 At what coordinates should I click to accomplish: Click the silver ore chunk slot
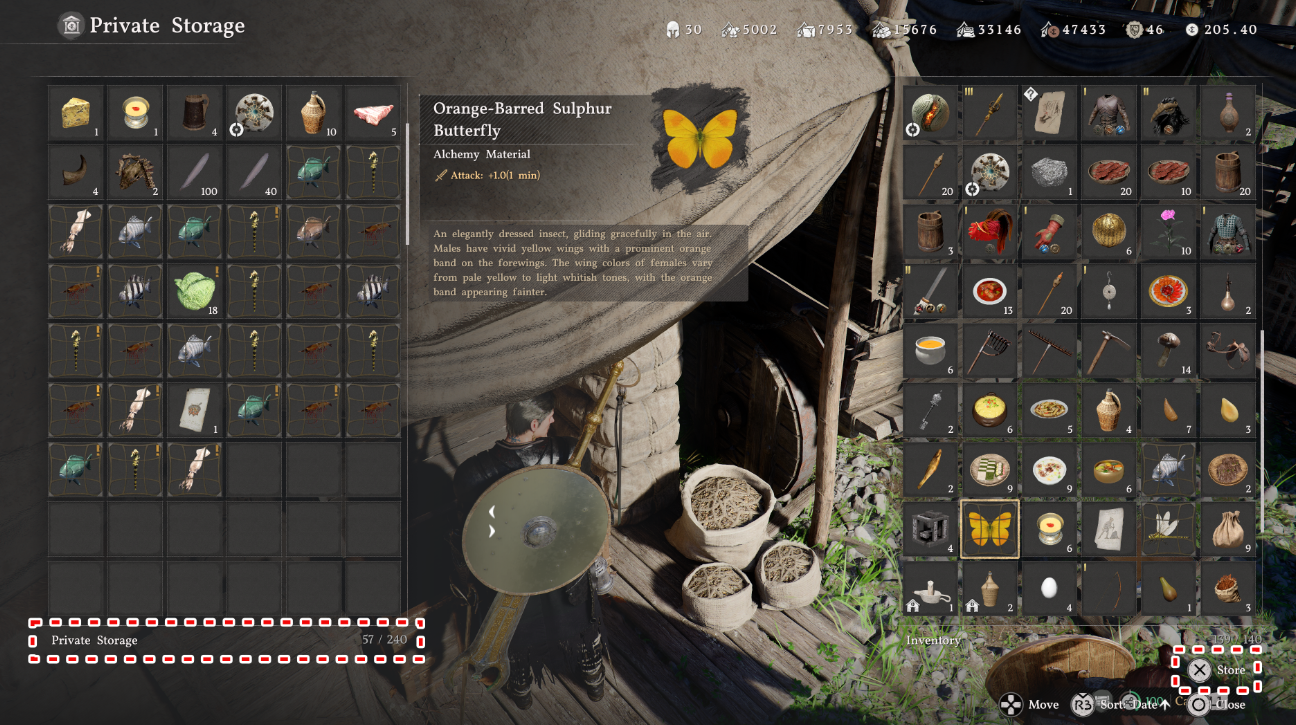[1049, 172]
